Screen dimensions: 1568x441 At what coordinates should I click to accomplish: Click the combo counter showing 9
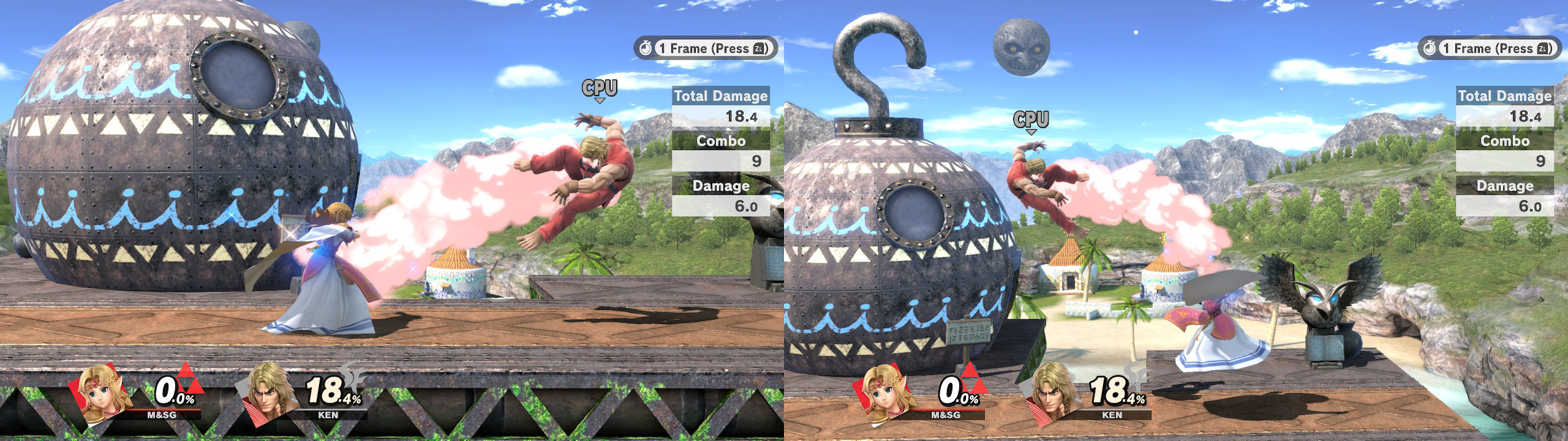tap(756, 161)
